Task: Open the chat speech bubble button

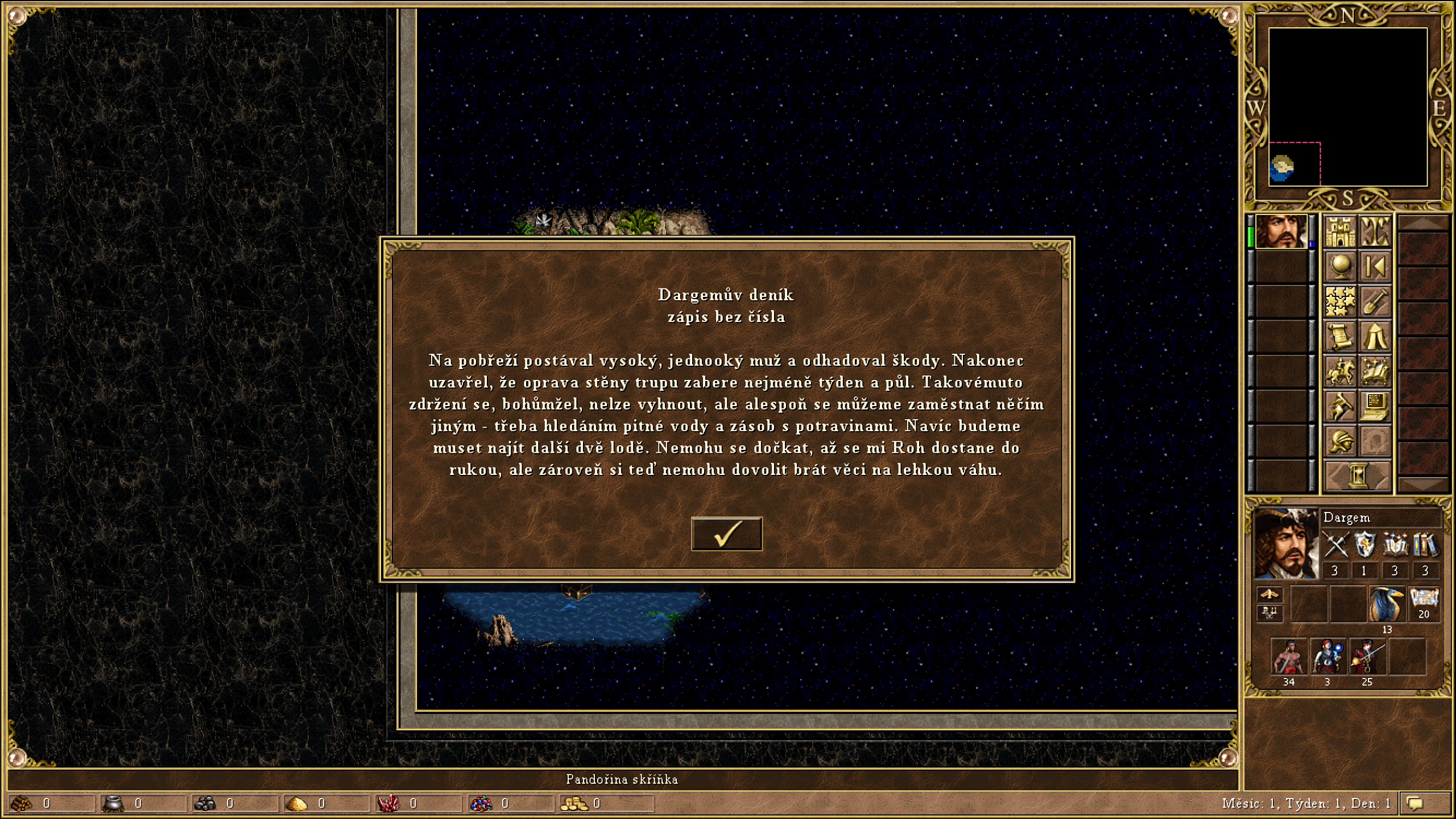Action: 1416,803
